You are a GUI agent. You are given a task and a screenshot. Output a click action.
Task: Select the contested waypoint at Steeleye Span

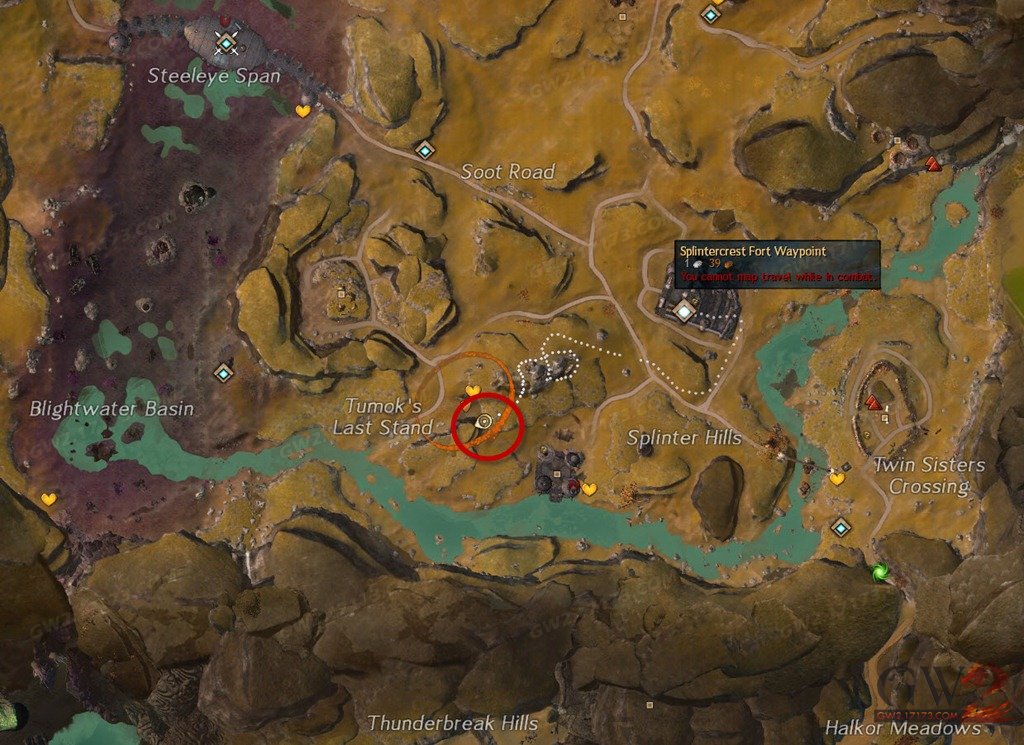[x=228, y=43]
